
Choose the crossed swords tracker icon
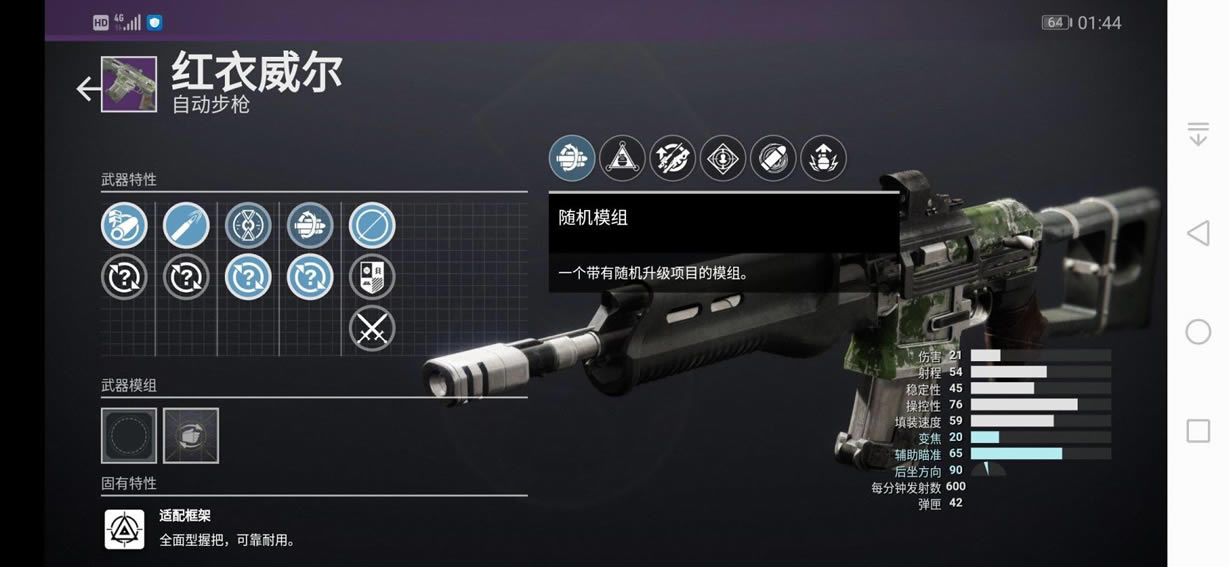point(372,328)
